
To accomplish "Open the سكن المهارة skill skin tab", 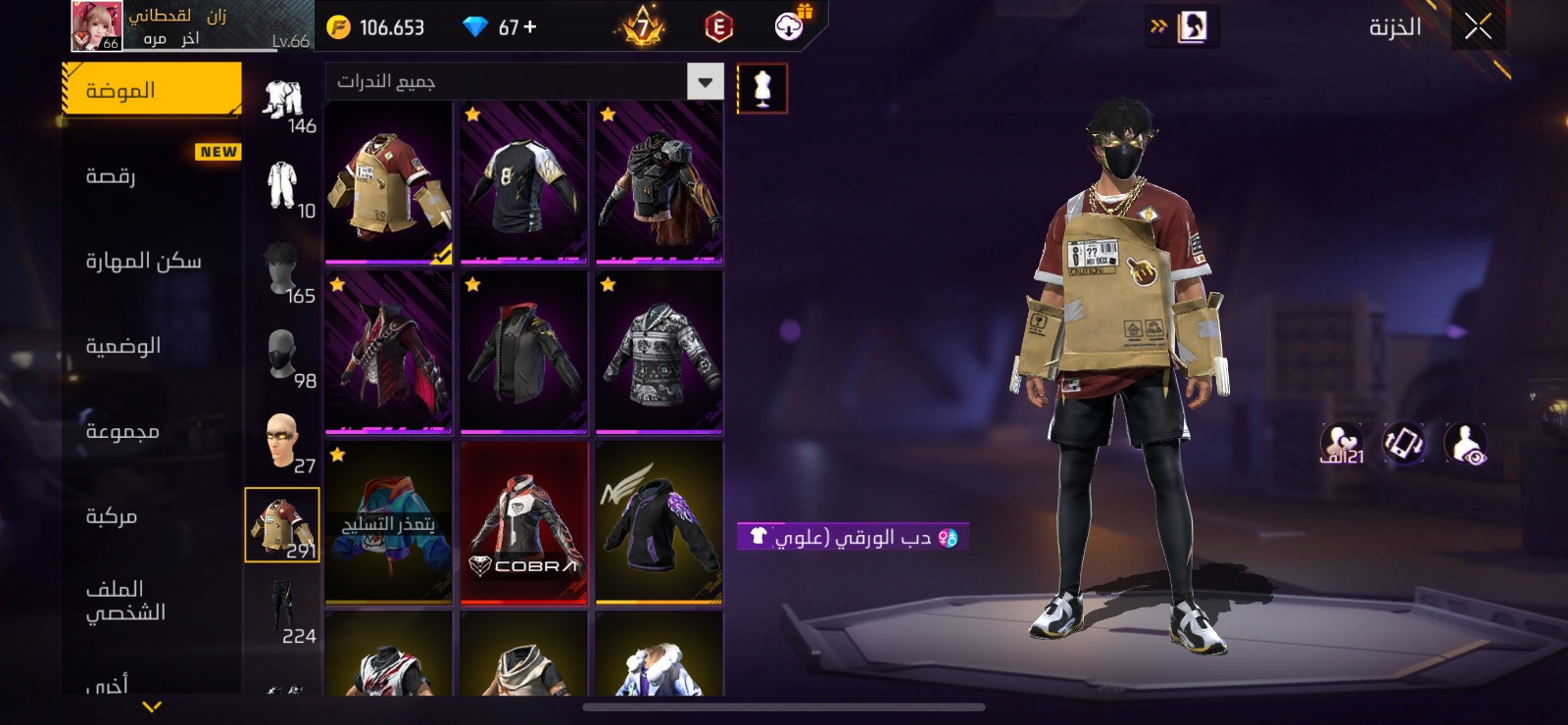I will coord(152,261).
